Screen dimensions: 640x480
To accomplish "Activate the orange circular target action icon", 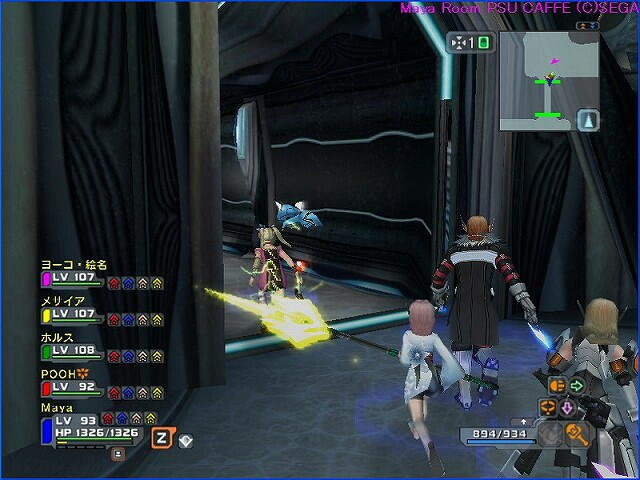I will [547, 408].
